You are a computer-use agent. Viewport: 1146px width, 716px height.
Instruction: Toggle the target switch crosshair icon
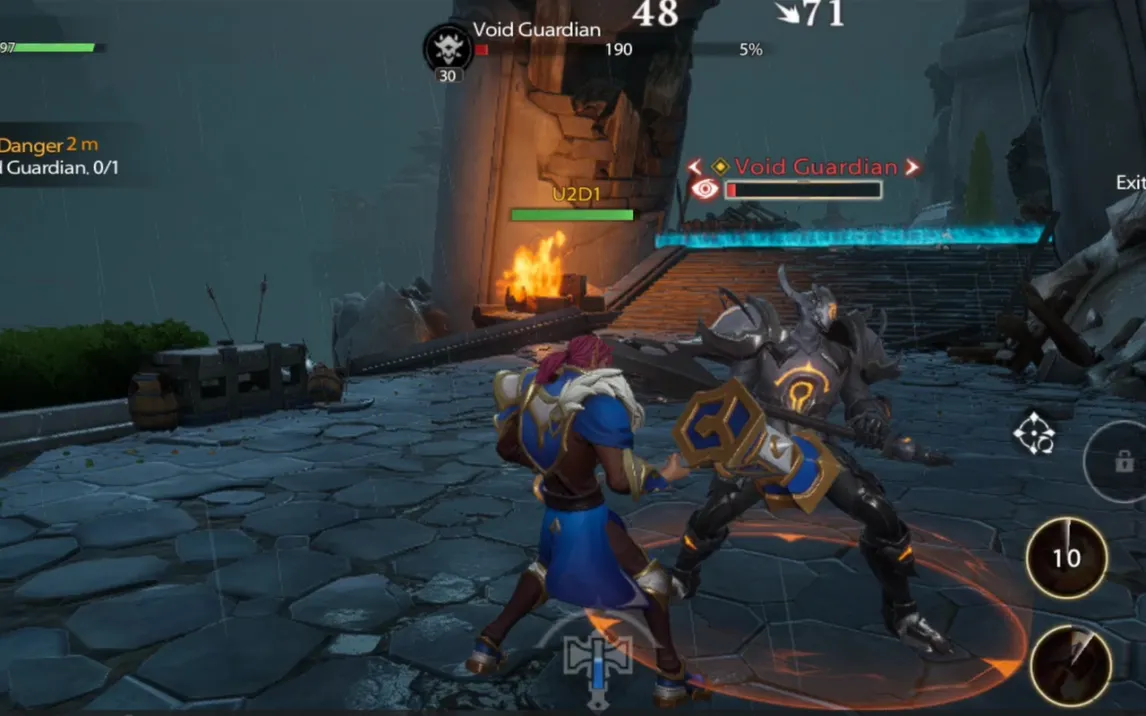(x=1034, y=433)
